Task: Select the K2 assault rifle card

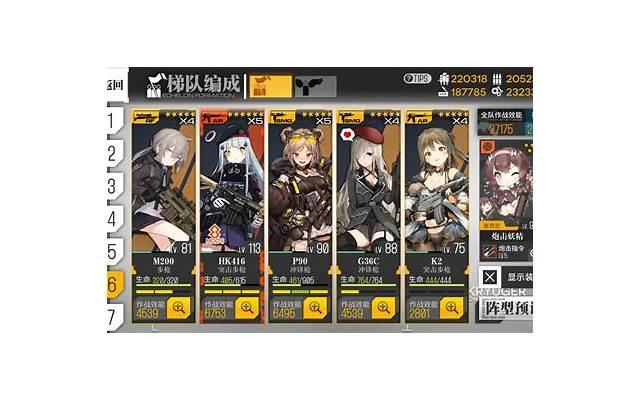Action: [435, 200]
